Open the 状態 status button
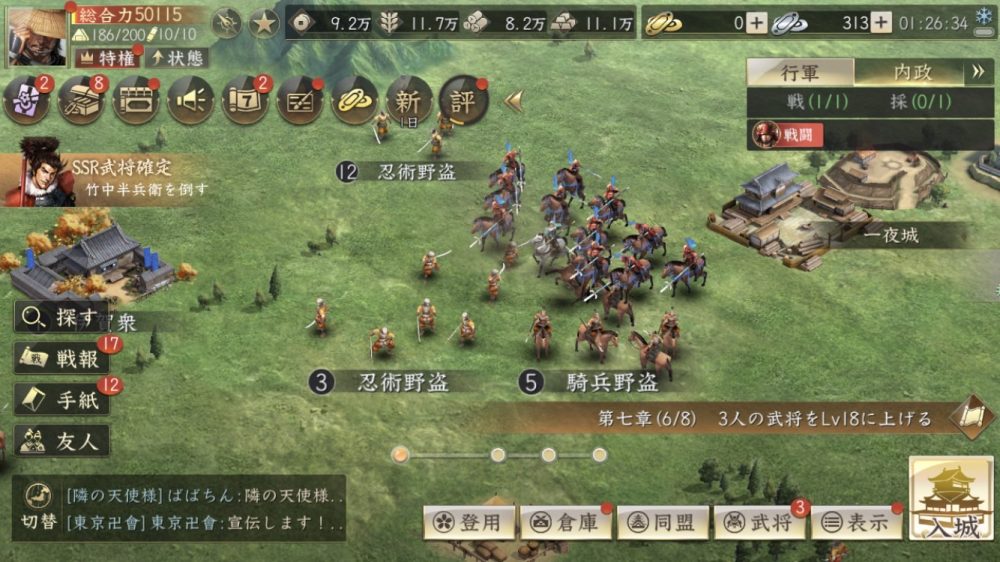This screenshot has height=562, width=1000. [x=176, y=56]
